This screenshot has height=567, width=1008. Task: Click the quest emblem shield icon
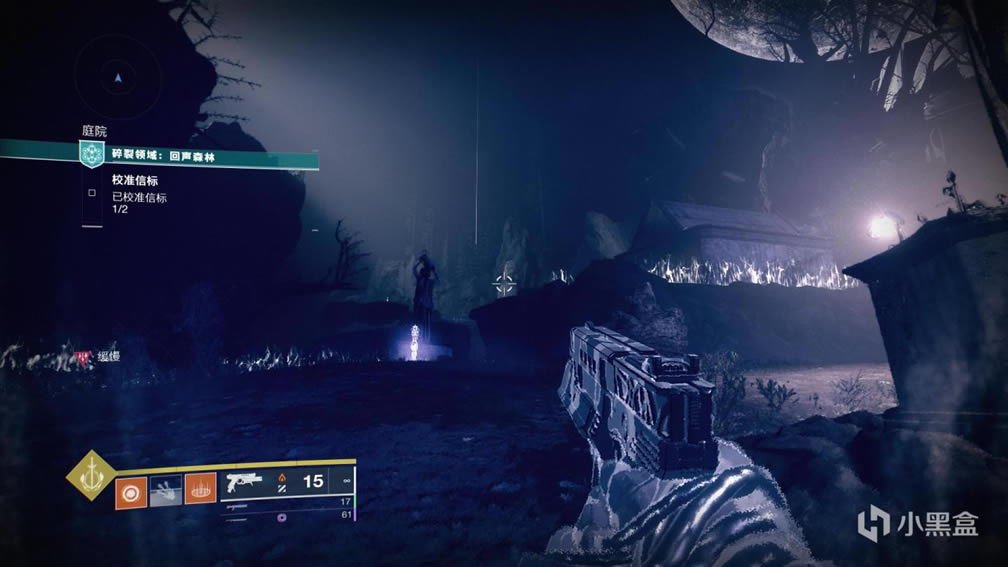(92, 155)
